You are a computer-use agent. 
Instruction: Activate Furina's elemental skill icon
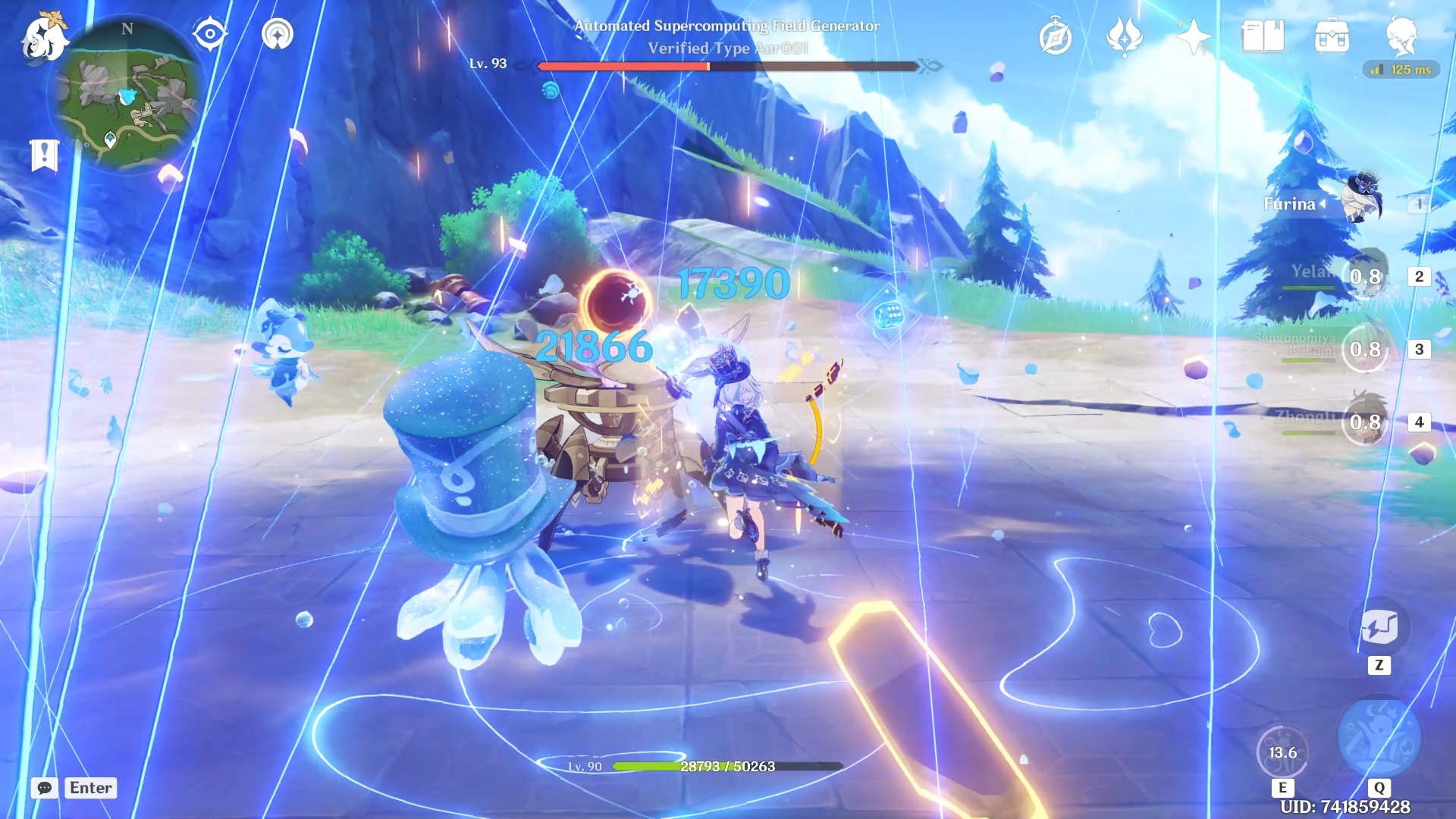pos(1282,752)
